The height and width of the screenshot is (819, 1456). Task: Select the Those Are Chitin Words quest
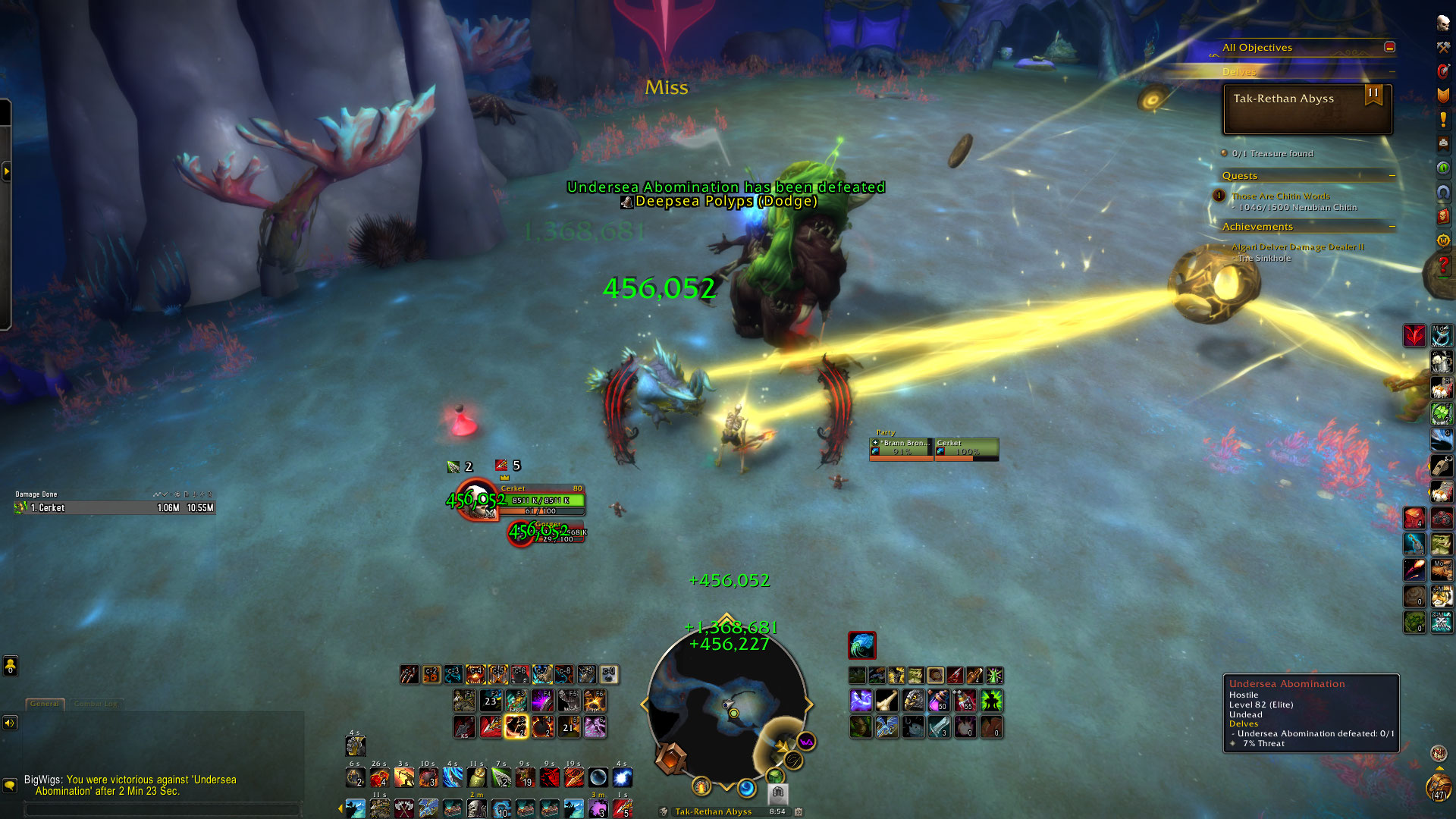point(1280,196)
